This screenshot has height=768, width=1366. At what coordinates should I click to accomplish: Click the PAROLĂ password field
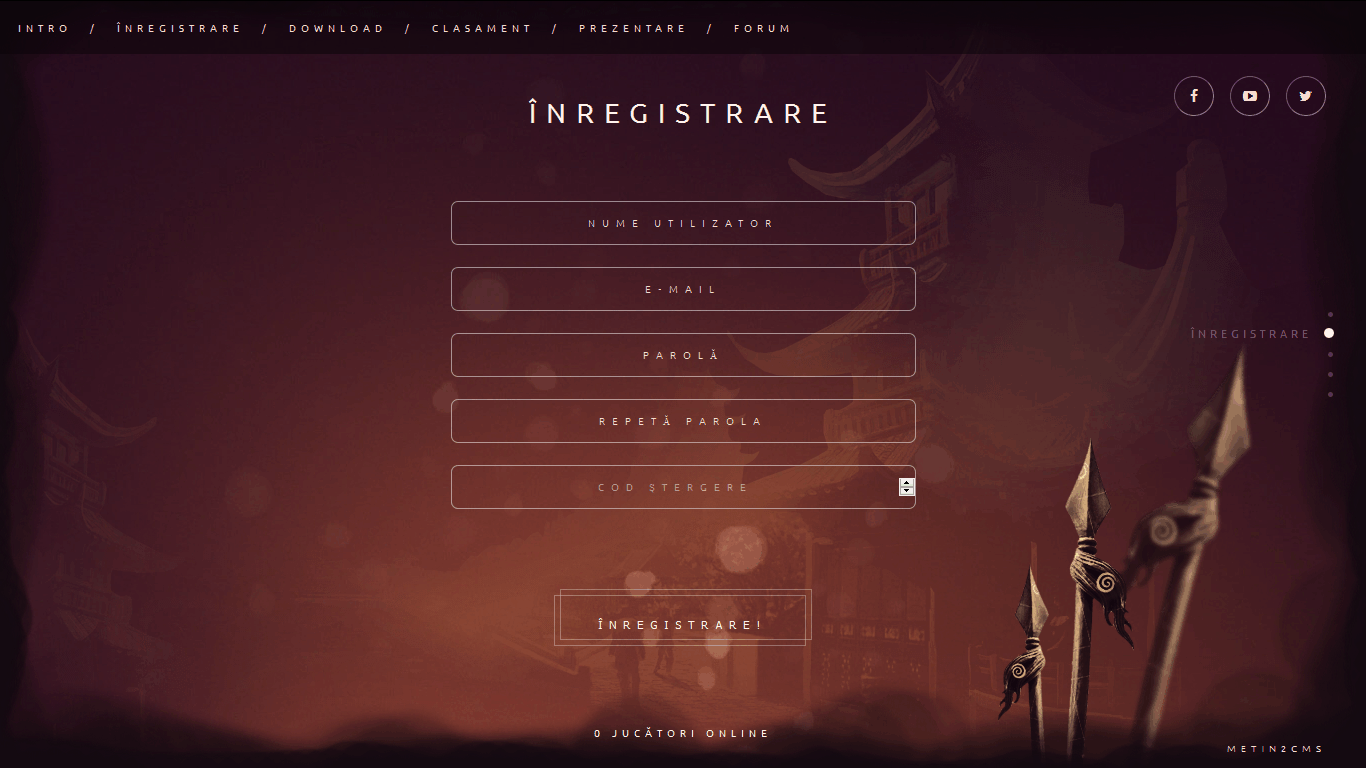coord(683,355)
